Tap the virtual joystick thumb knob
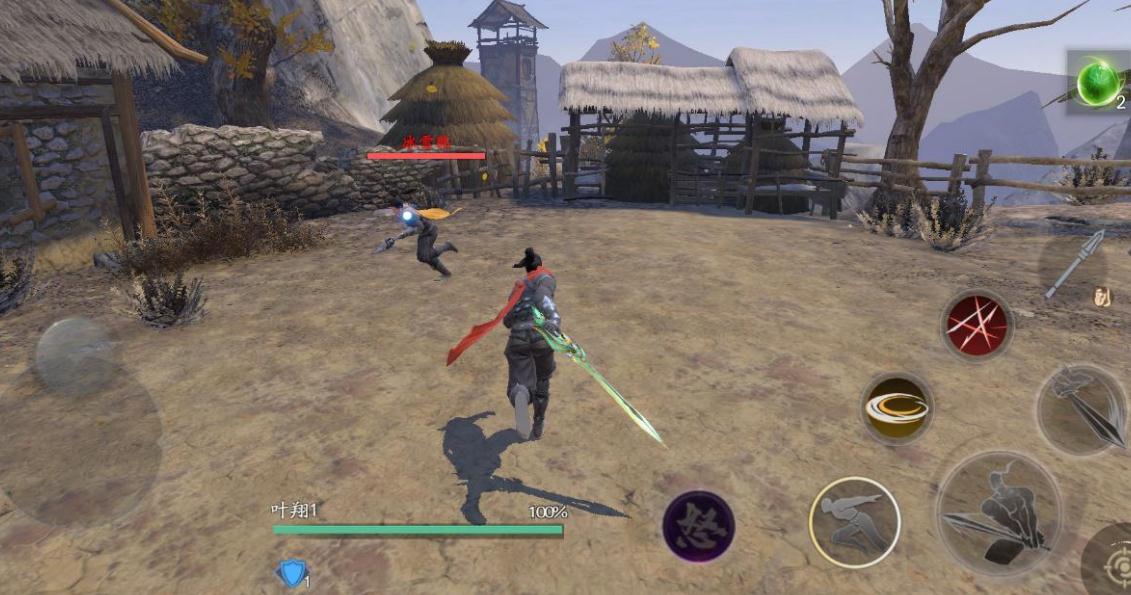Viewport: 1131px width, 595px height. (x=73, y=356)
